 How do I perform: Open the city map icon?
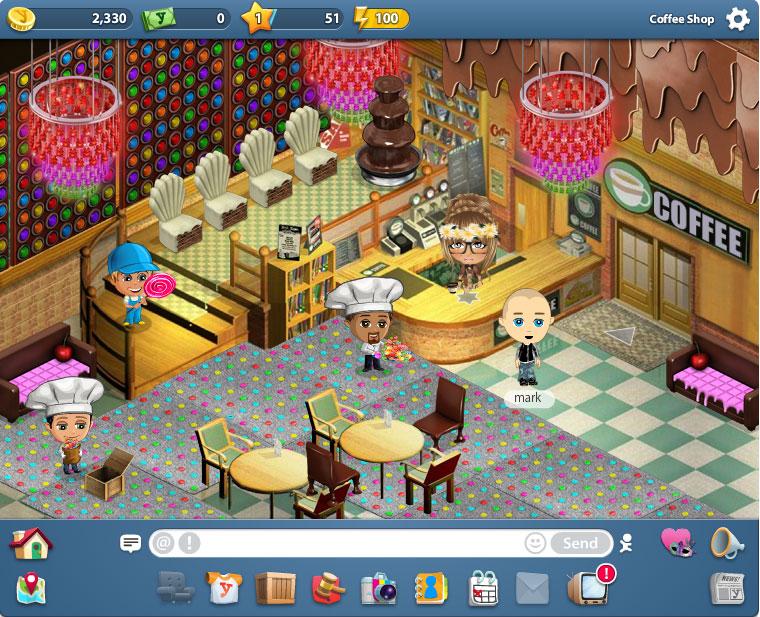click(30, 588)
